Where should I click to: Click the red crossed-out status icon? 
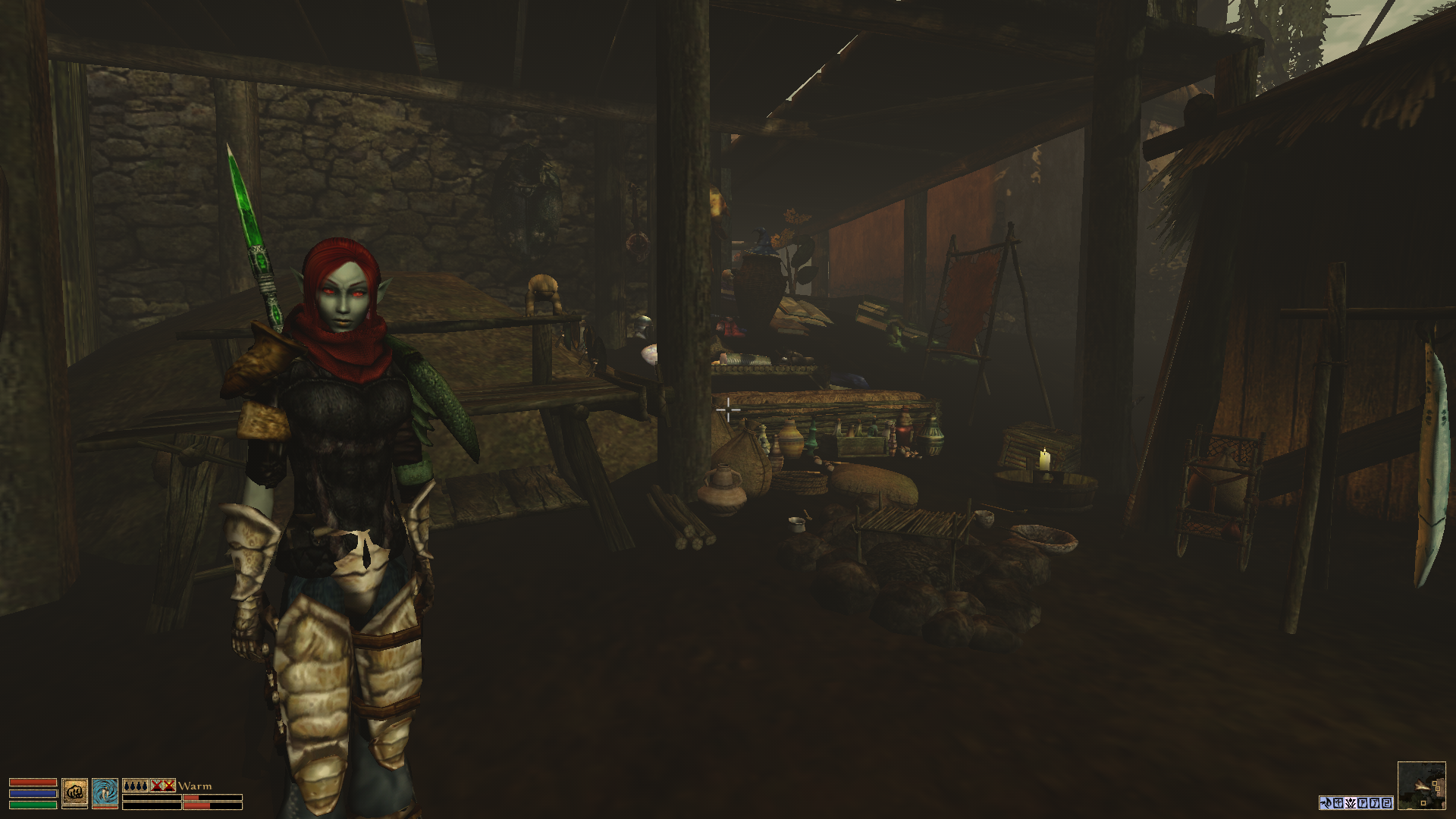(162, 786)
